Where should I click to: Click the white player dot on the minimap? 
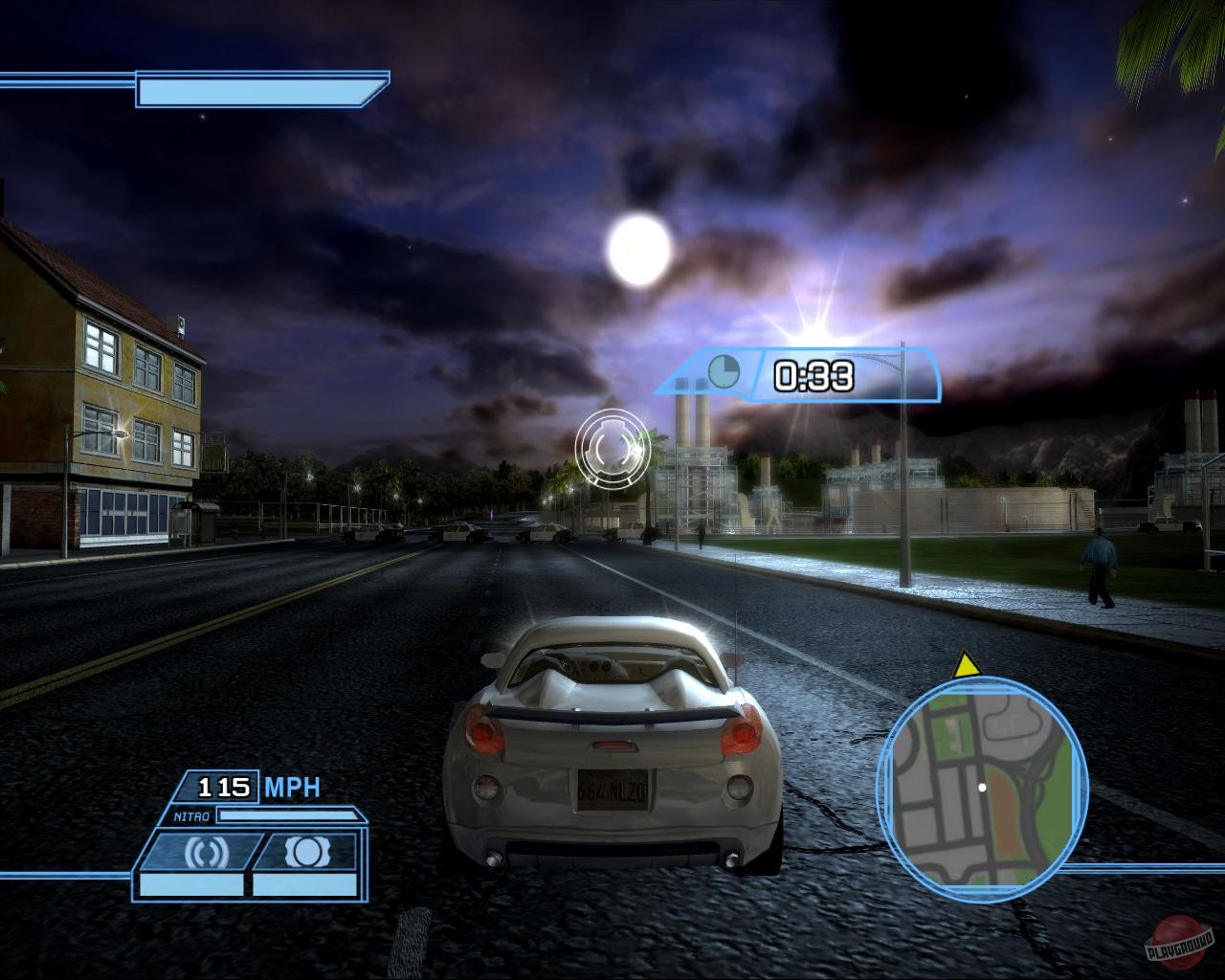click(982, 787)
